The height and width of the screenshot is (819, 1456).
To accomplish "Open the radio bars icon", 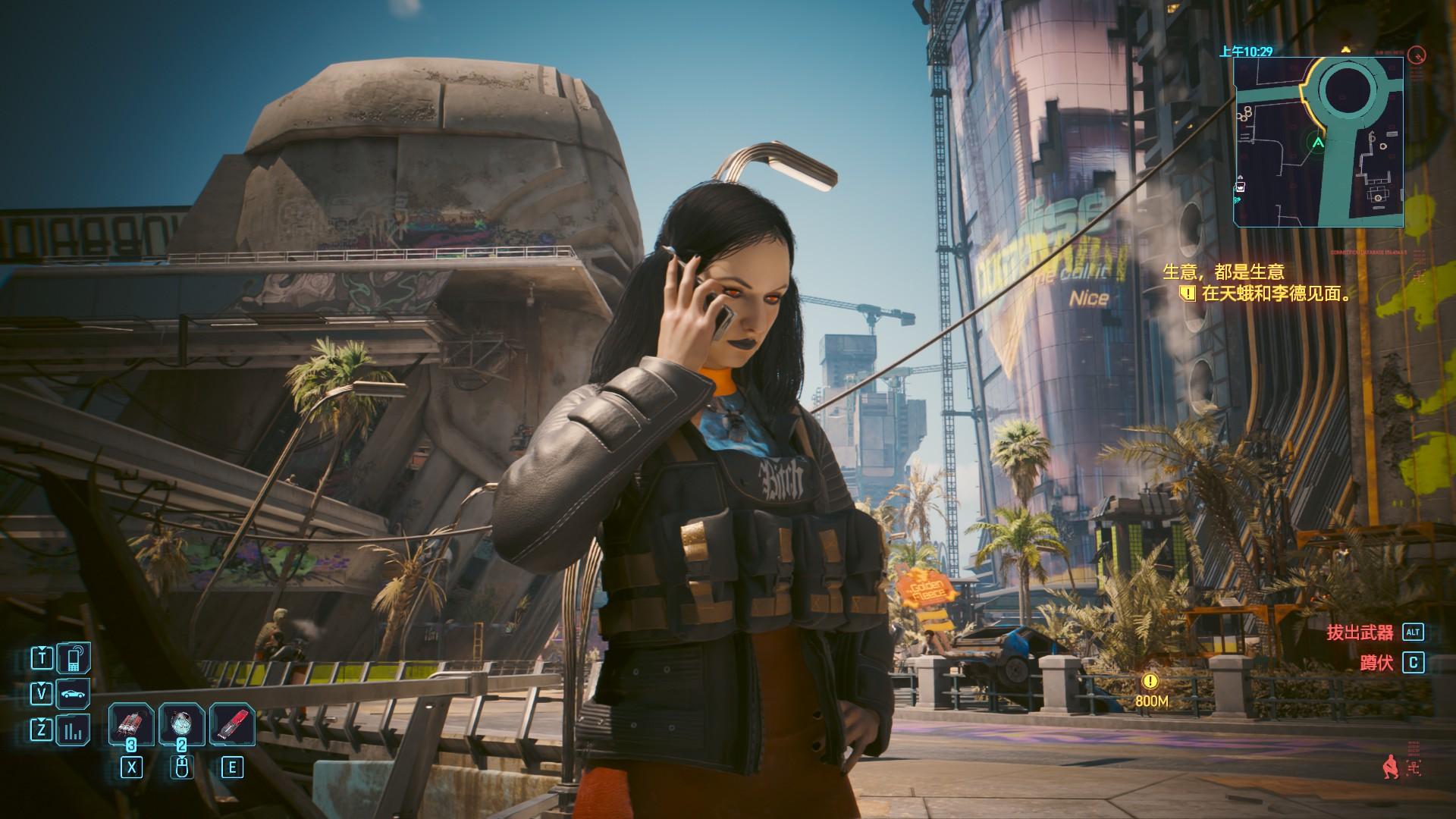I will [x=74, y=731].
